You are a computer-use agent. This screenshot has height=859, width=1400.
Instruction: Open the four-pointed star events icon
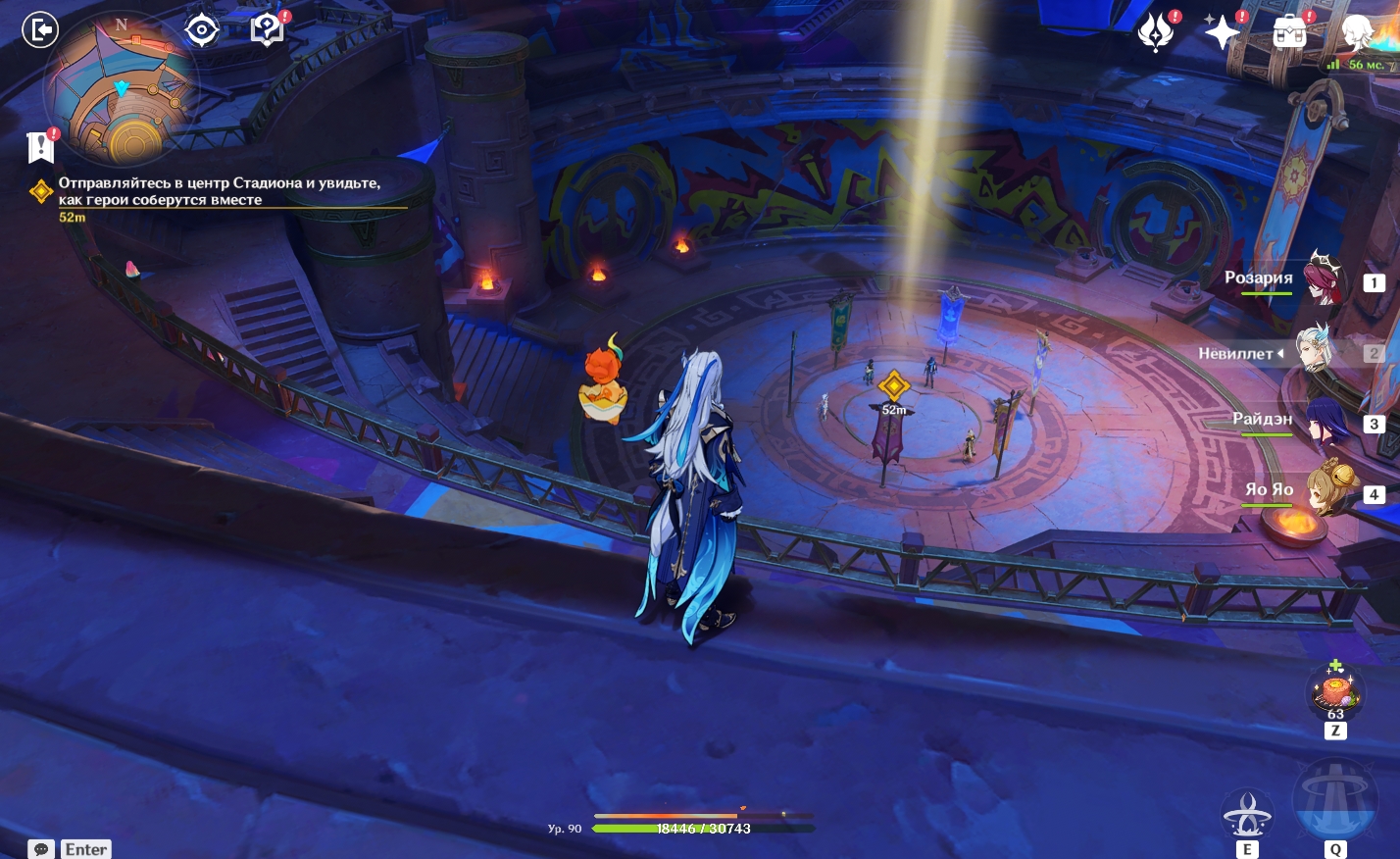[1223, 32]
